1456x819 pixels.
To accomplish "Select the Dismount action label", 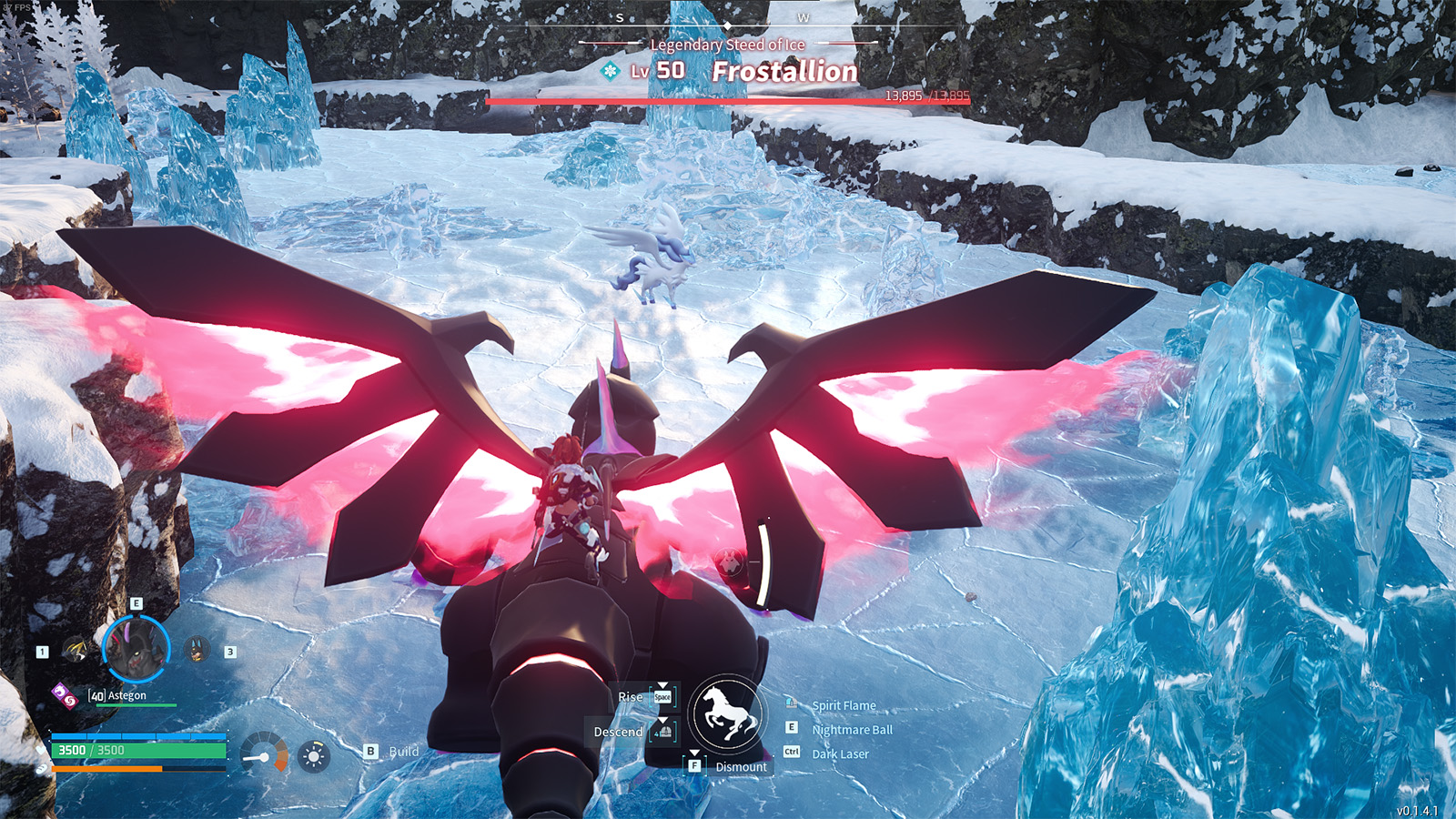I will [740, 767].
